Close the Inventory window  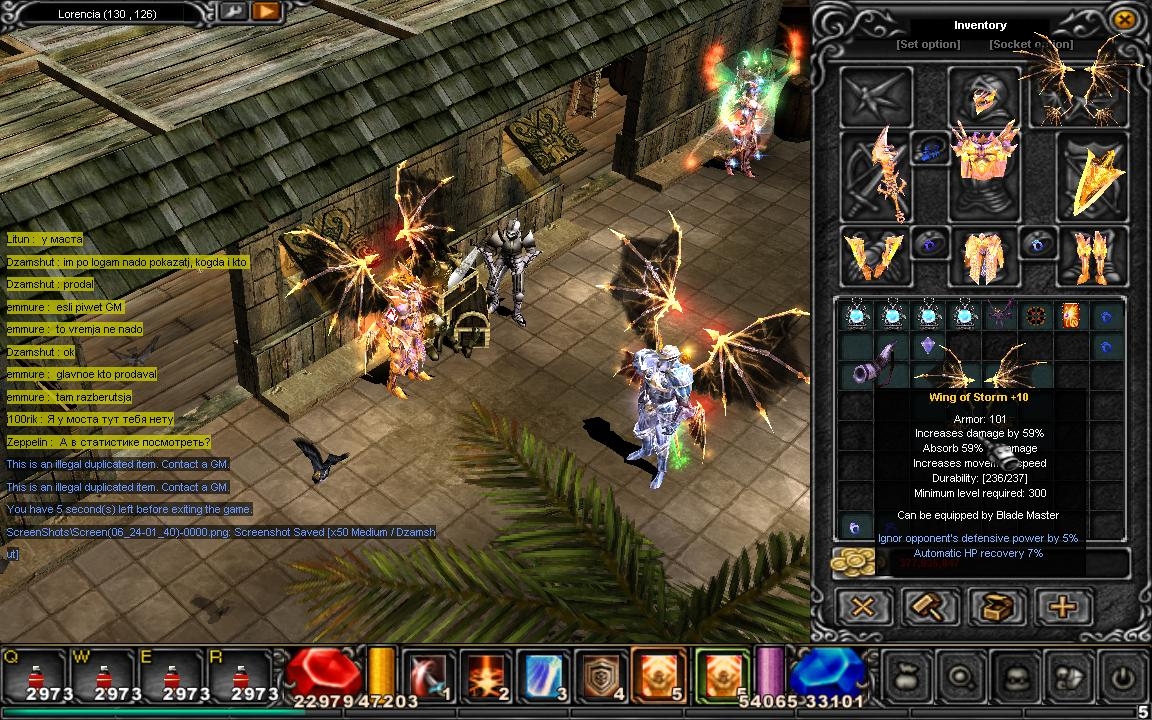1123,19
